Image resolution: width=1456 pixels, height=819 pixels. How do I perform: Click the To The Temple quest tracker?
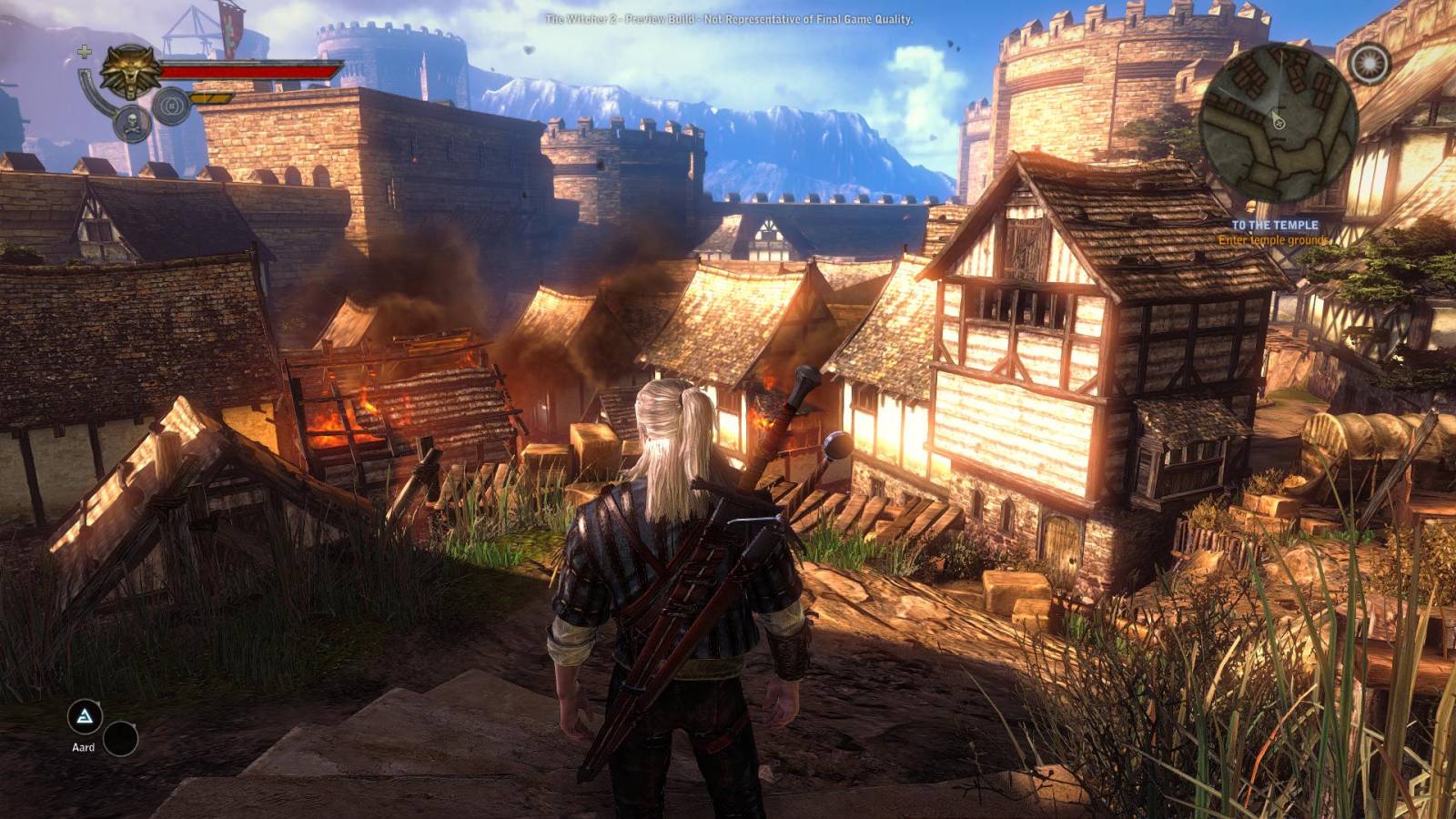(x=1274, y=225)
